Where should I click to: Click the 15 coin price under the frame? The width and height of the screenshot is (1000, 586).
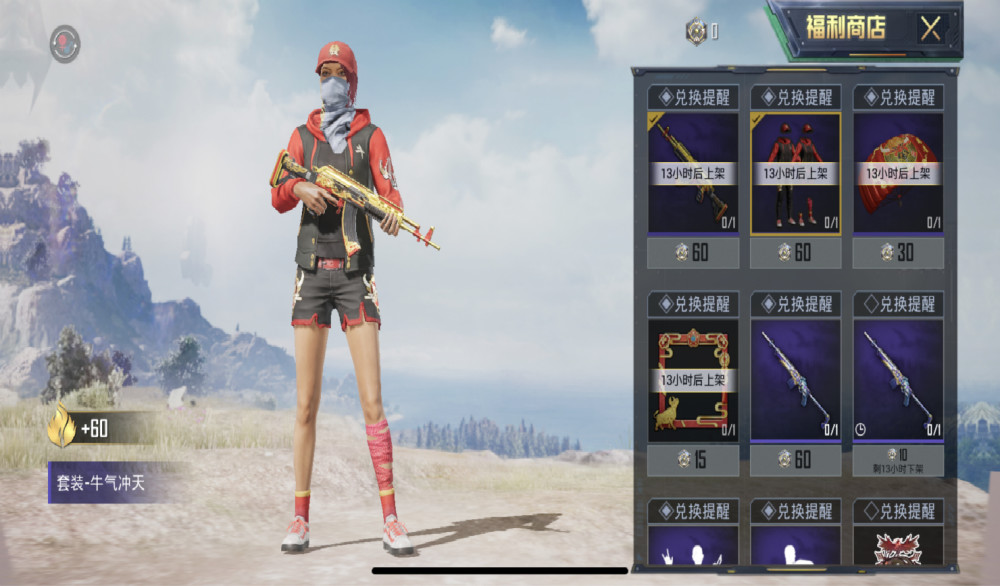(x=693, y=460)
